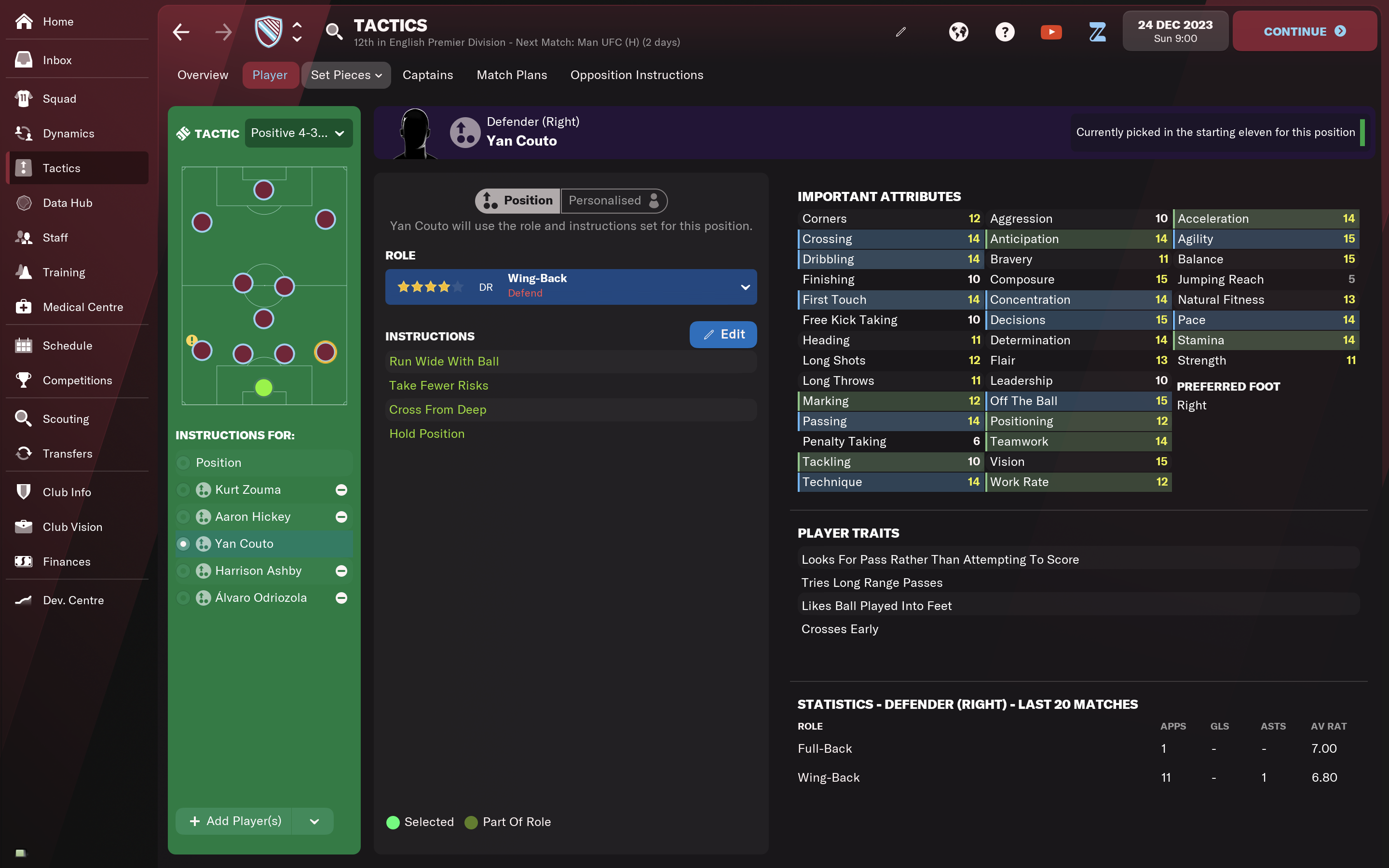Viewport: 1389px width, 868px height.
Task: Select Kurt Zouma radio option
Action: (x=184, y=489)
